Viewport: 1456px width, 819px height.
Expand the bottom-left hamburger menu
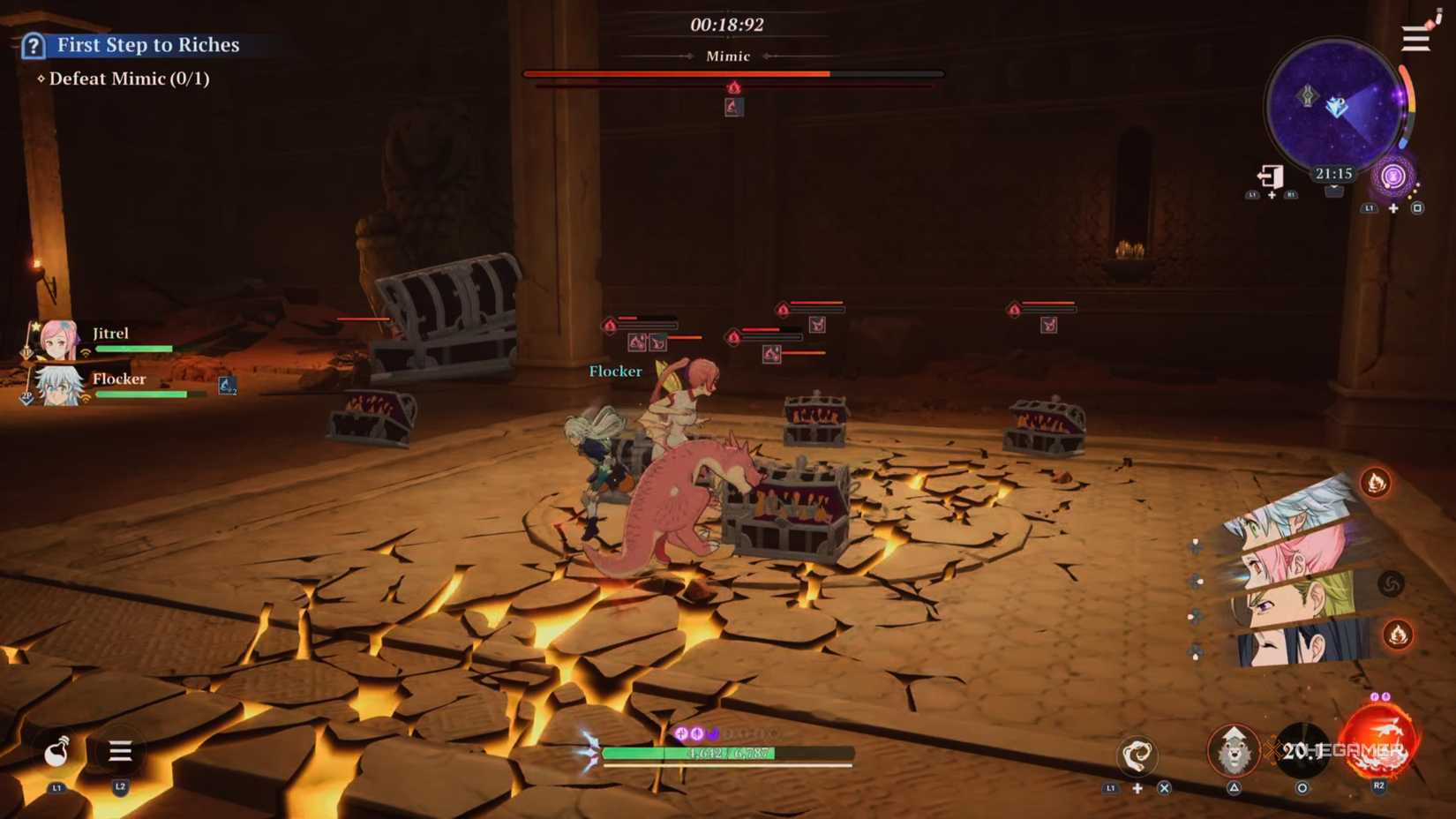click(119, 752)
